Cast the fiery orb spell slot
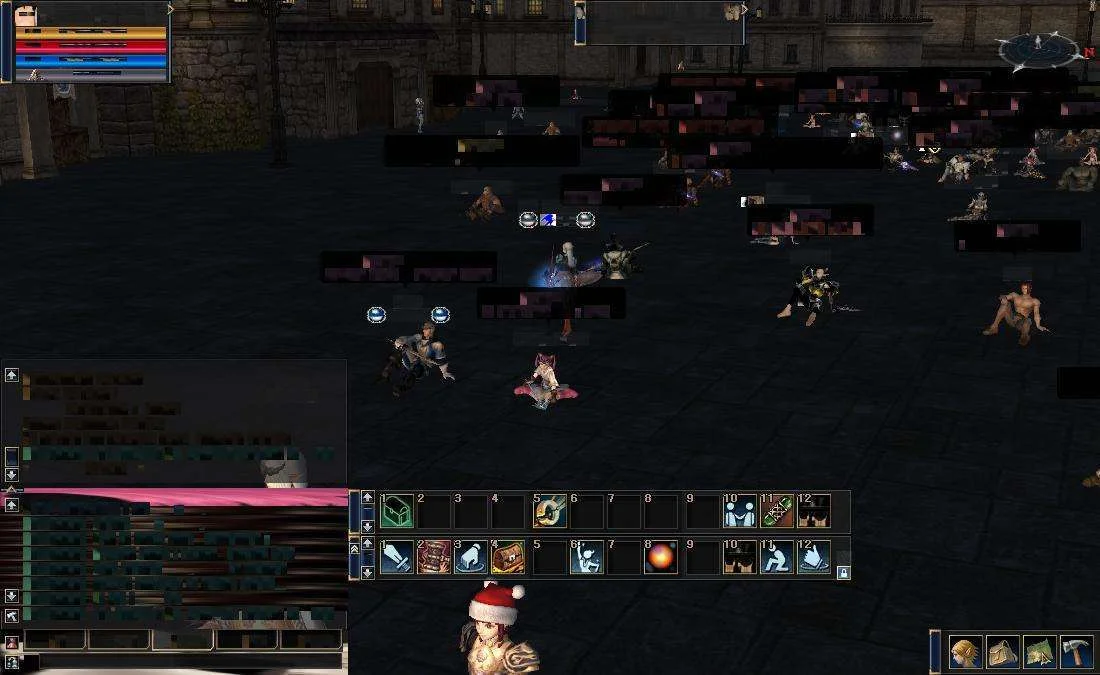This screenshot has height=675, width=1100. (660, 558)
